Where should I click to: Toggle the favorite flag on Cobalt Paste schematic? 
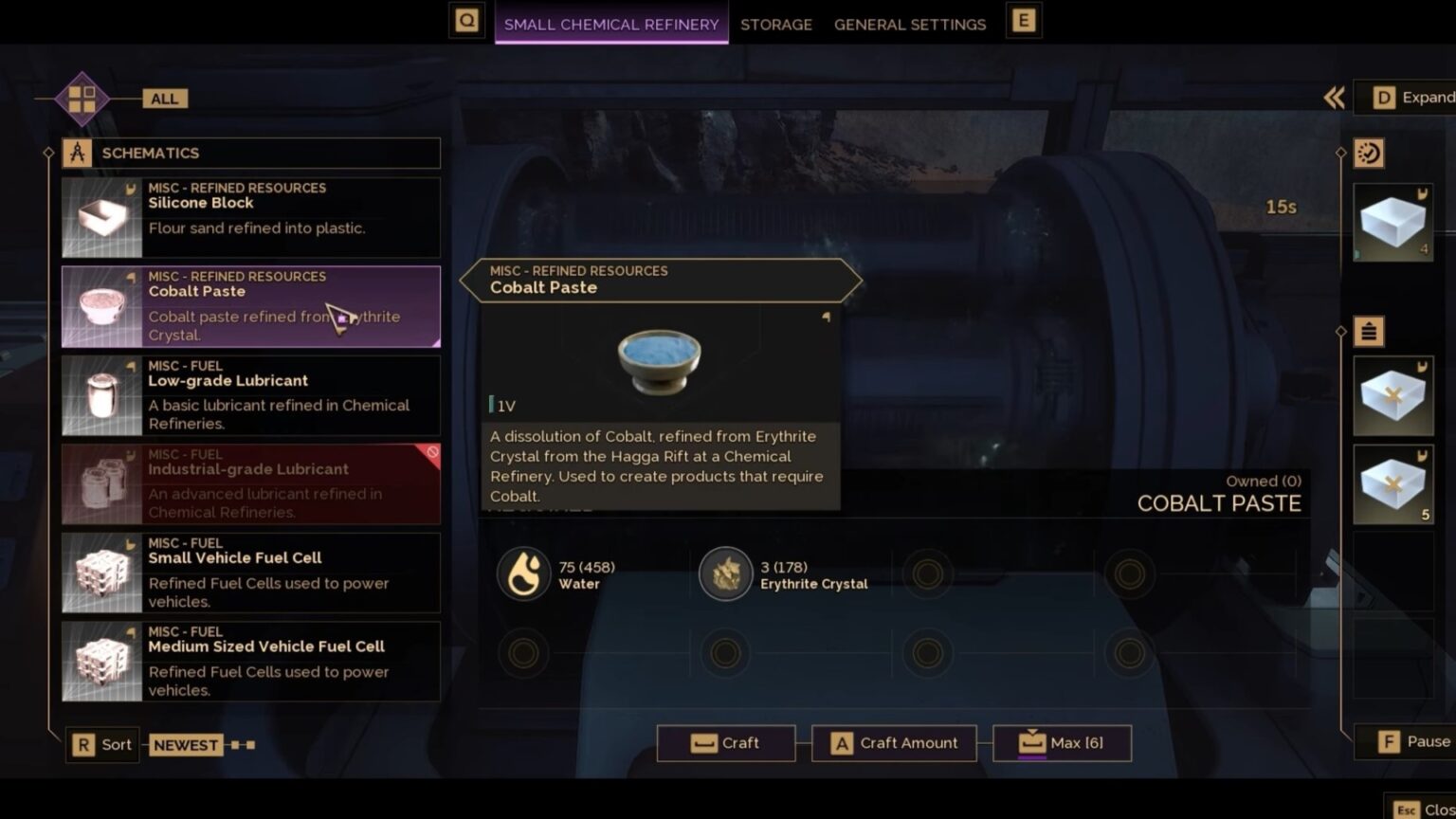(132, 276)
